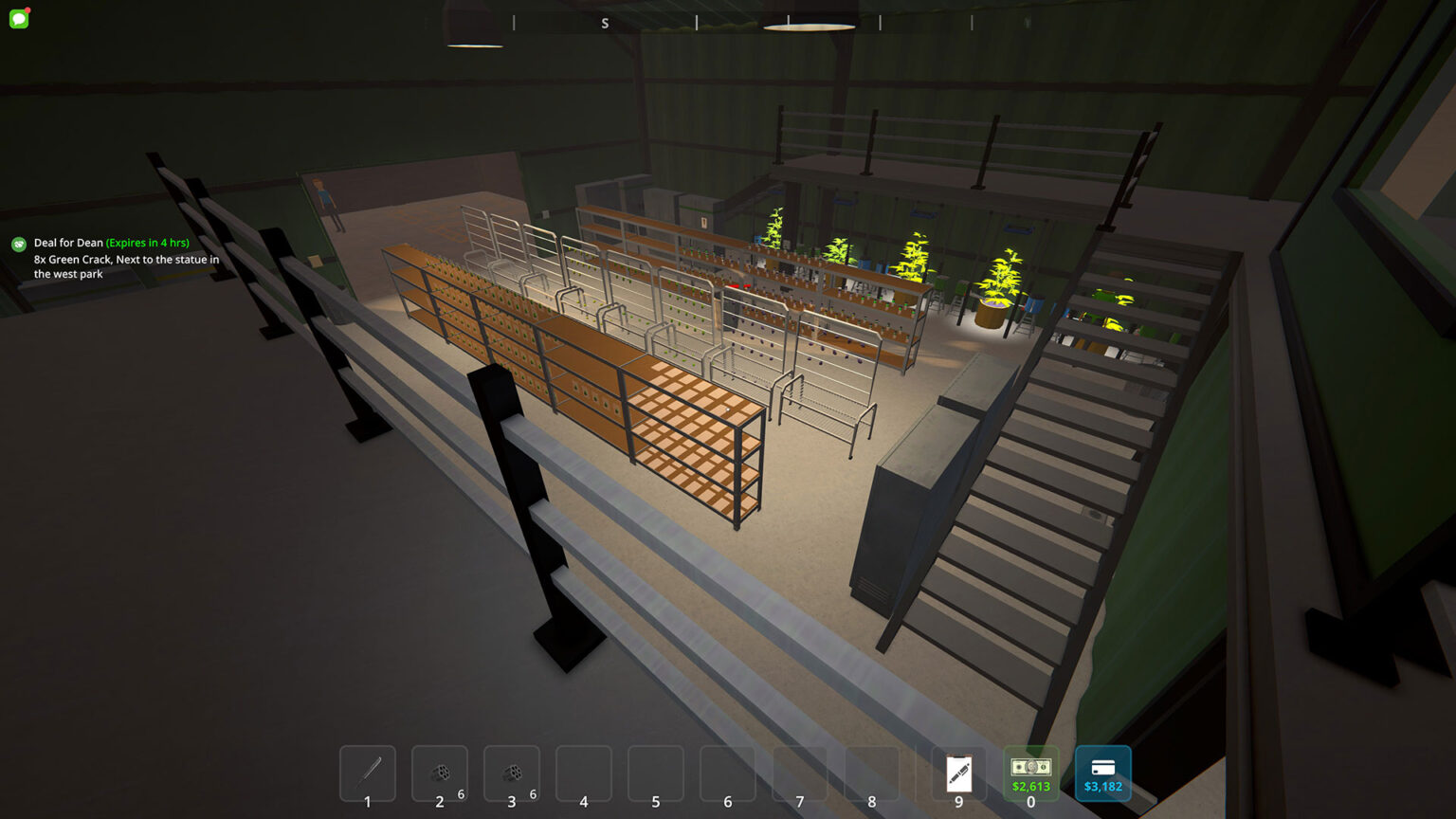Viewport: 1456px width, 819px height.
Task: Click empty hotbar slot 5
Action: [655, 773]
